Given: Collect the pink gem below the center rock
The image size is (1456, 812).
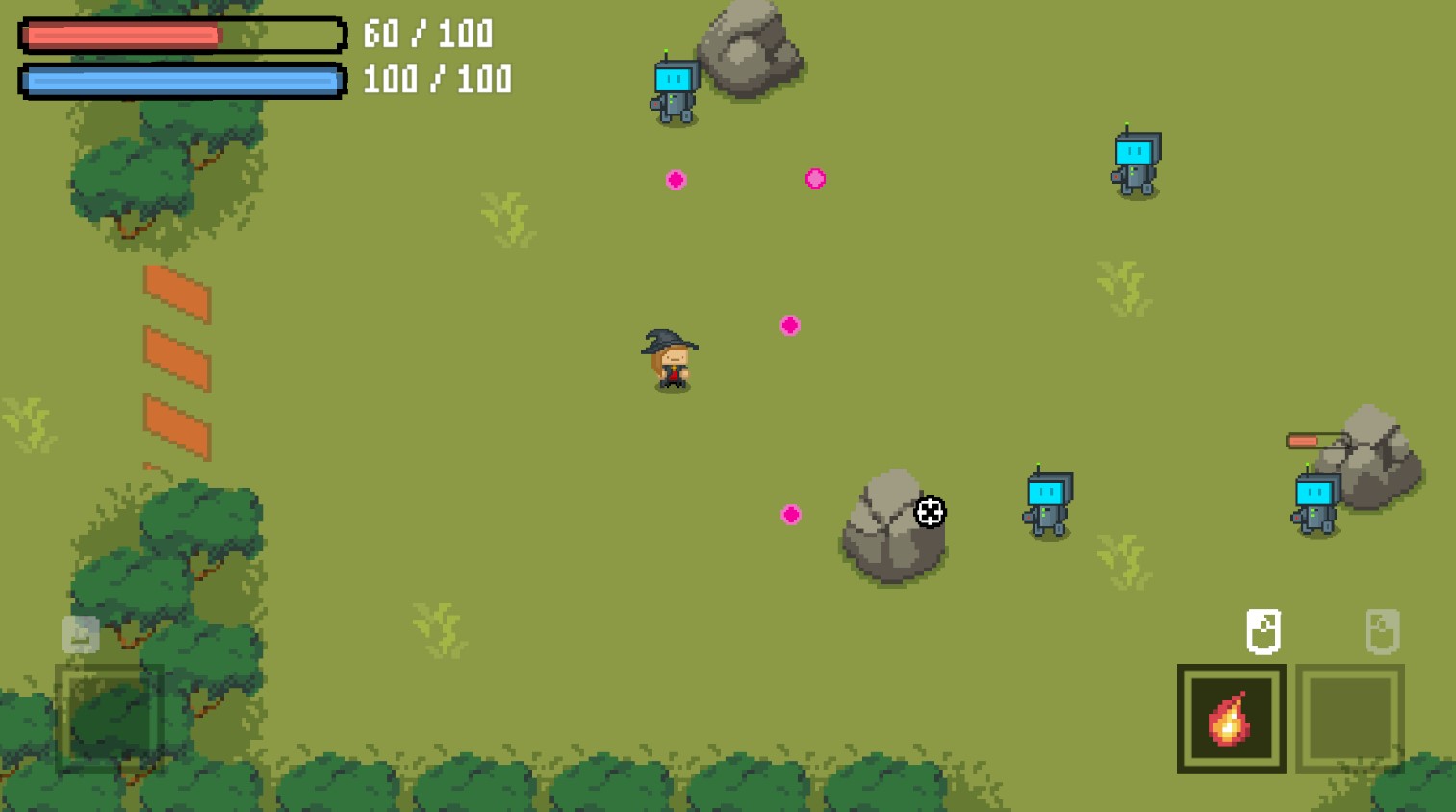Looking at the screenshot, I should [791, 515].
